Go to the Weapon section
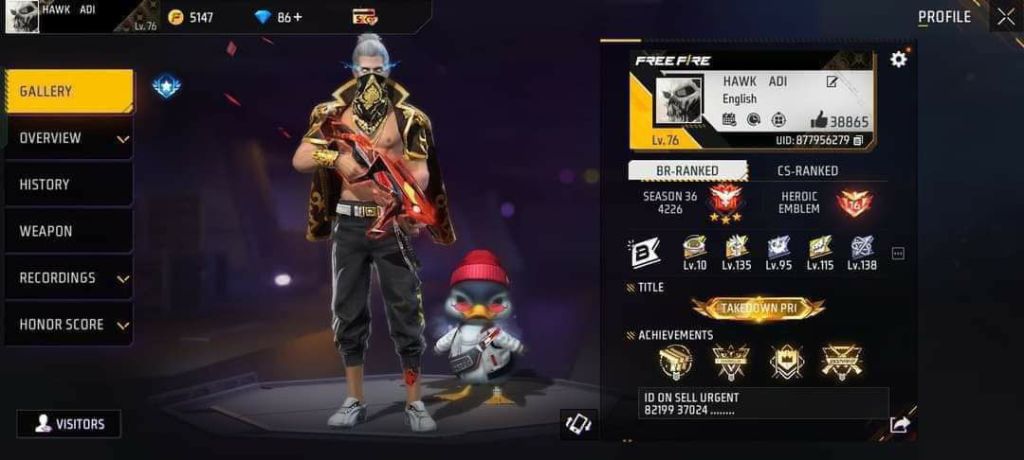1024x460 pixels. click(x=69, y=231)
